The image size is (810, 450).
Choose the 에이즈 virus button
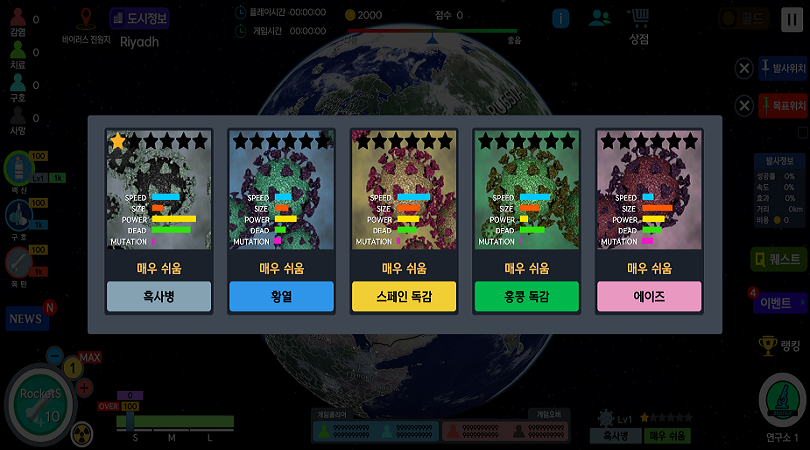click(649, 296)
